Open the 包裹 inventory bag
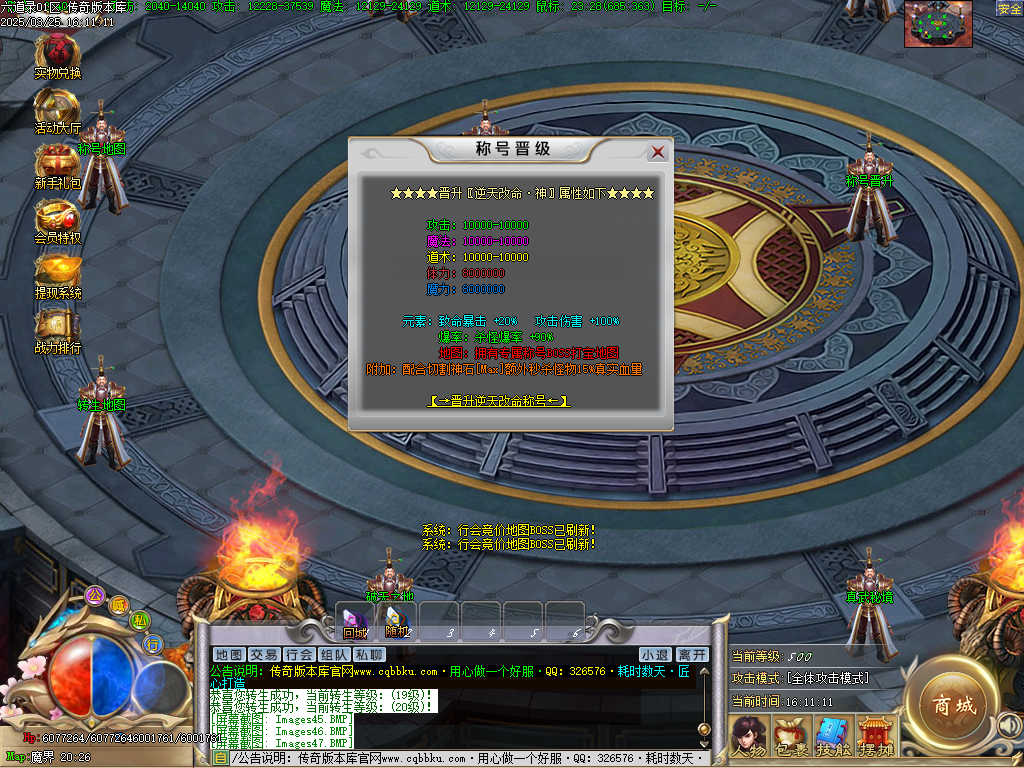Image resolution: width=1024 pixels, height=768 pixels. click(x=791, y=736)
